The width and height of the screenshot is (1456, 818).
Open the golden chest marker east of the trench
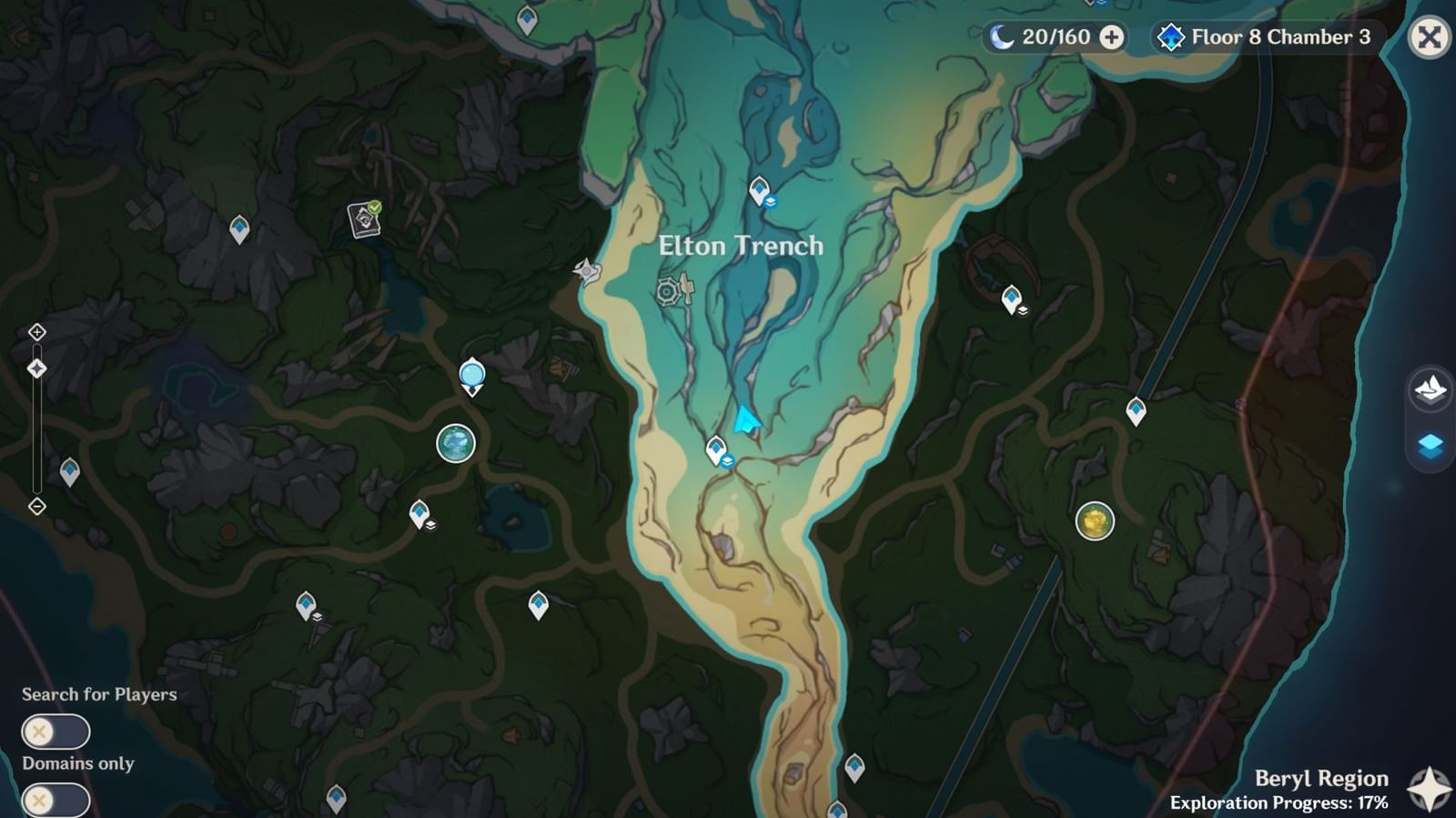(1094, 521)
